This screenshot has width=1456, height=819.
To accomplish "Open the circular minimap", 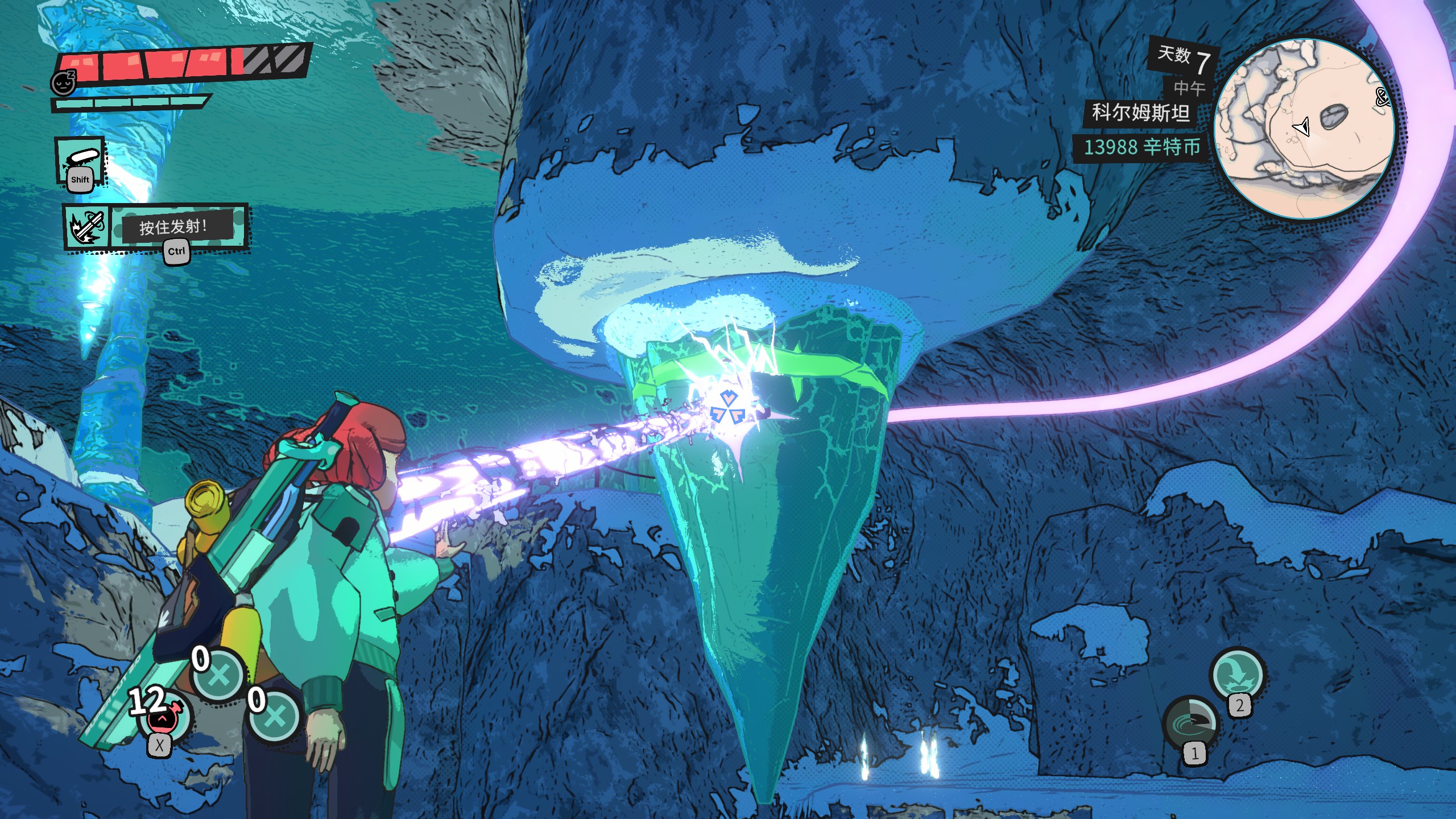I will (1304, 129).
